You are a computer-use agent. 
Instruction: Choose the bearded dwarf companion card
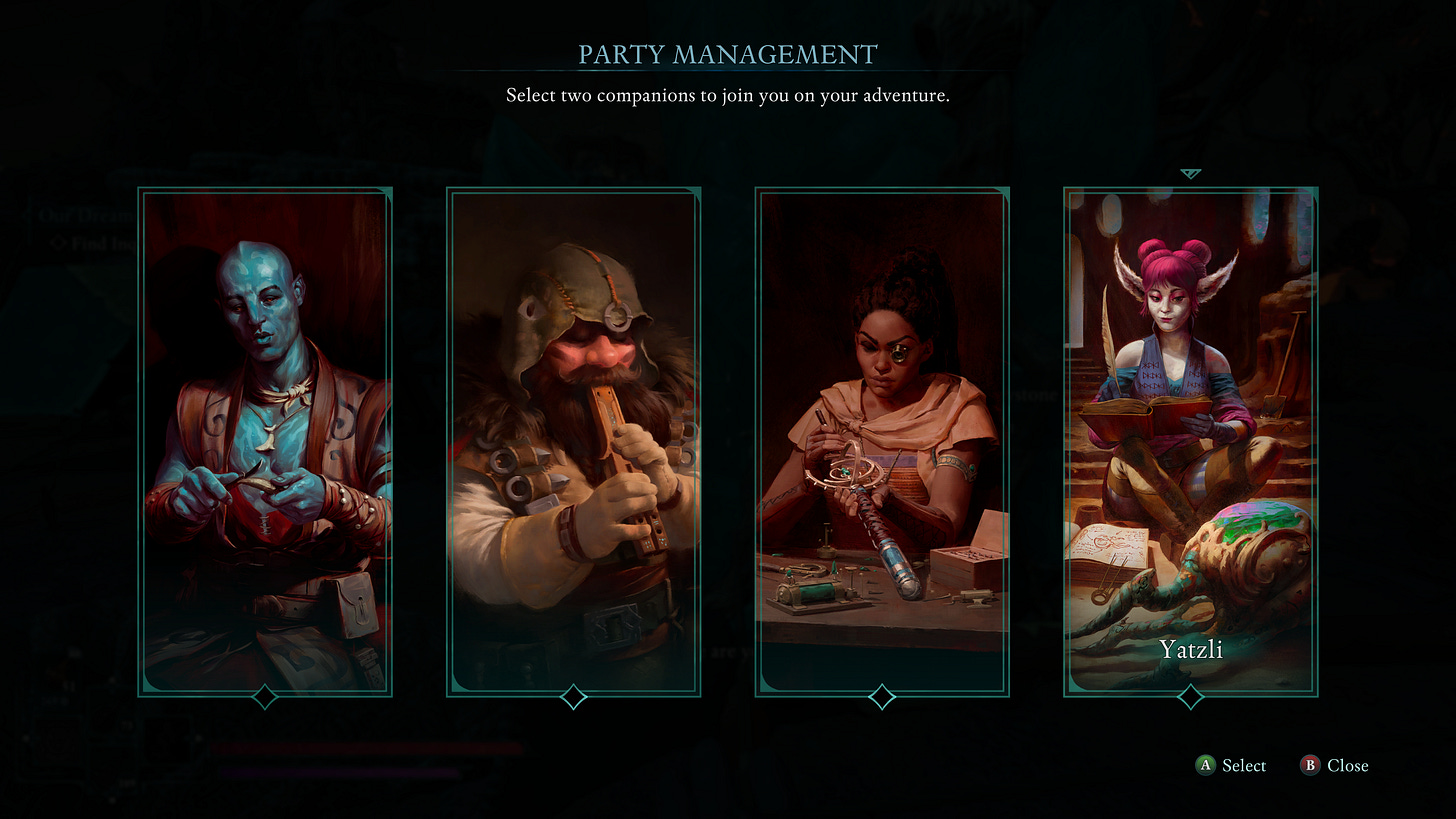(x=573, y=441)
